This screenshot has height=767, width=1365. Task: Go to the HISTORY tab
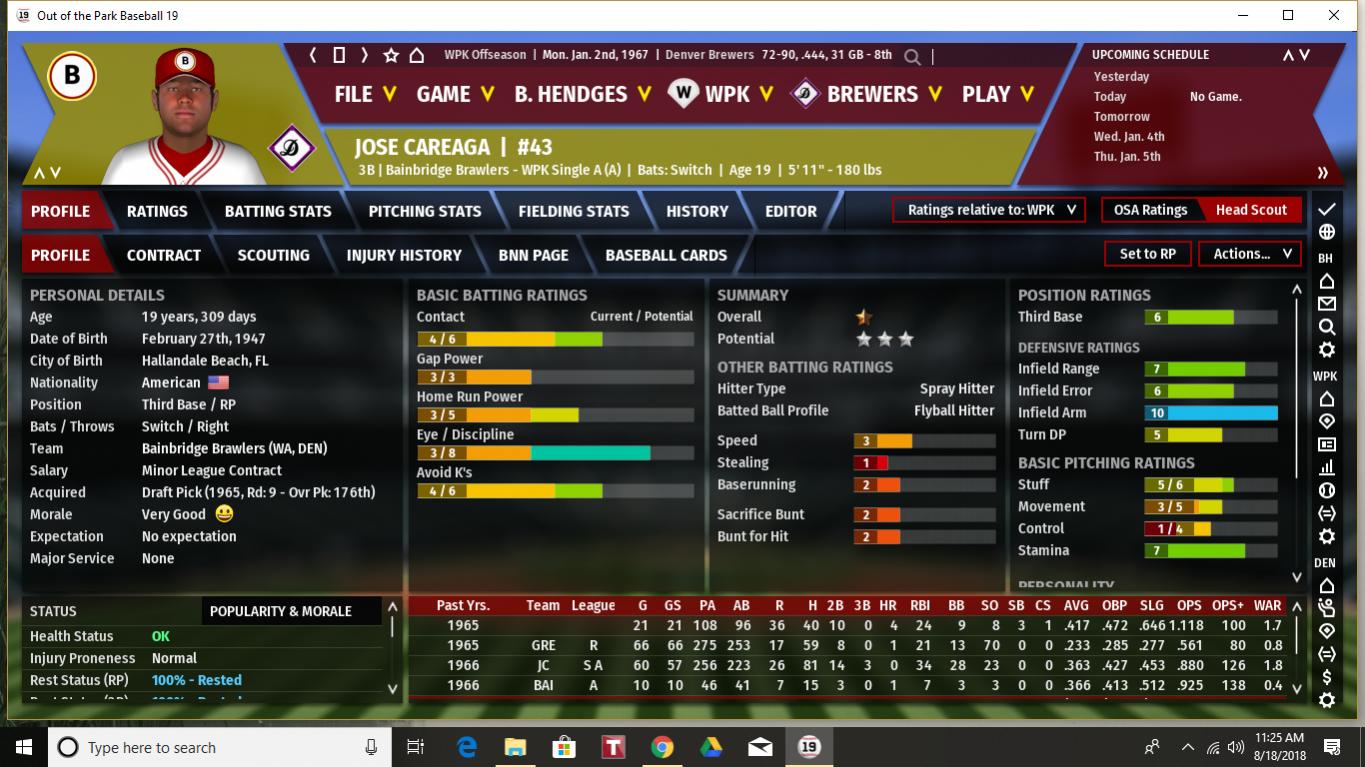tap(697, 211)
